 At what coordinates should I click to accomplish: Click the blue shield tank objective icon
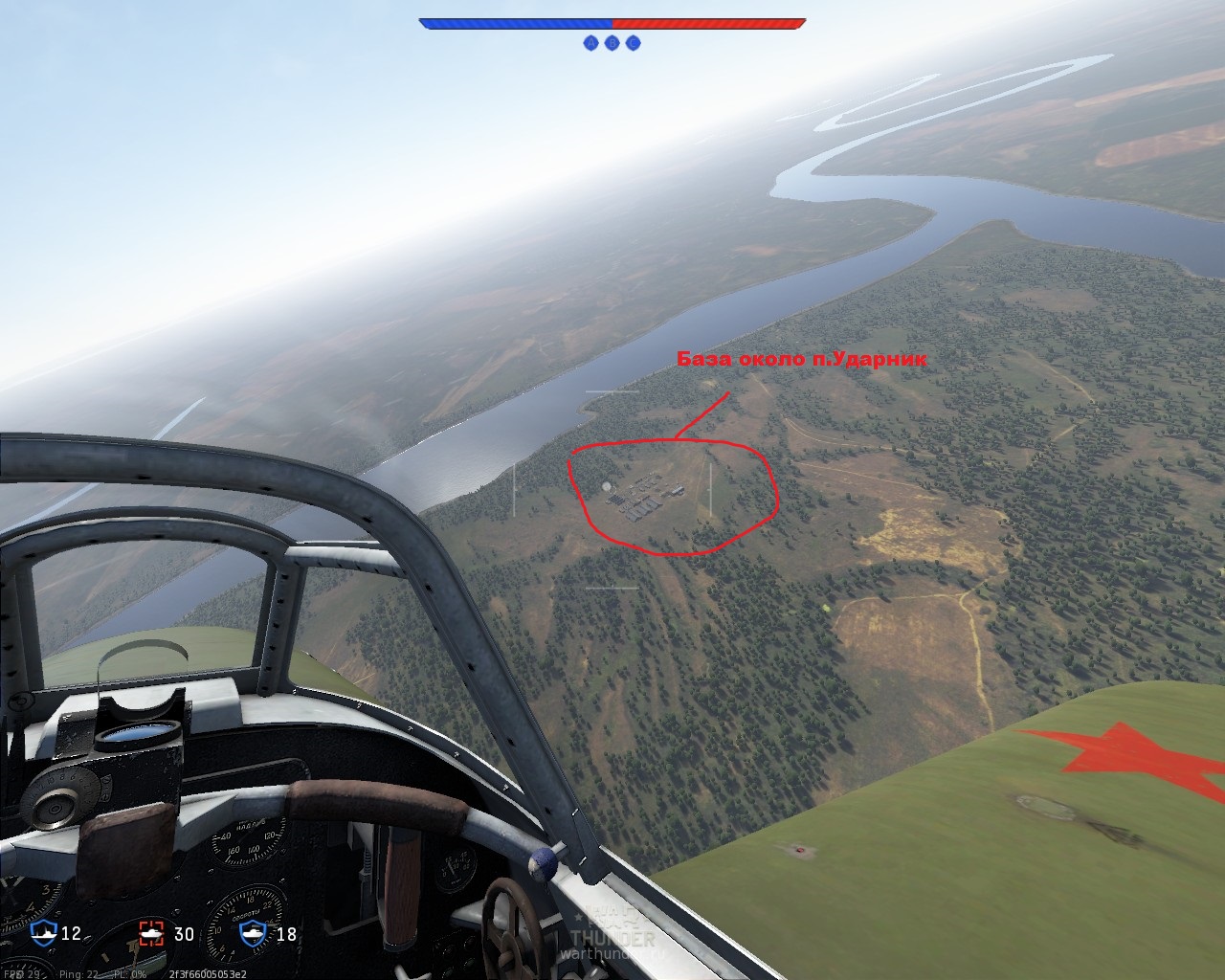[x=253, y=933]
